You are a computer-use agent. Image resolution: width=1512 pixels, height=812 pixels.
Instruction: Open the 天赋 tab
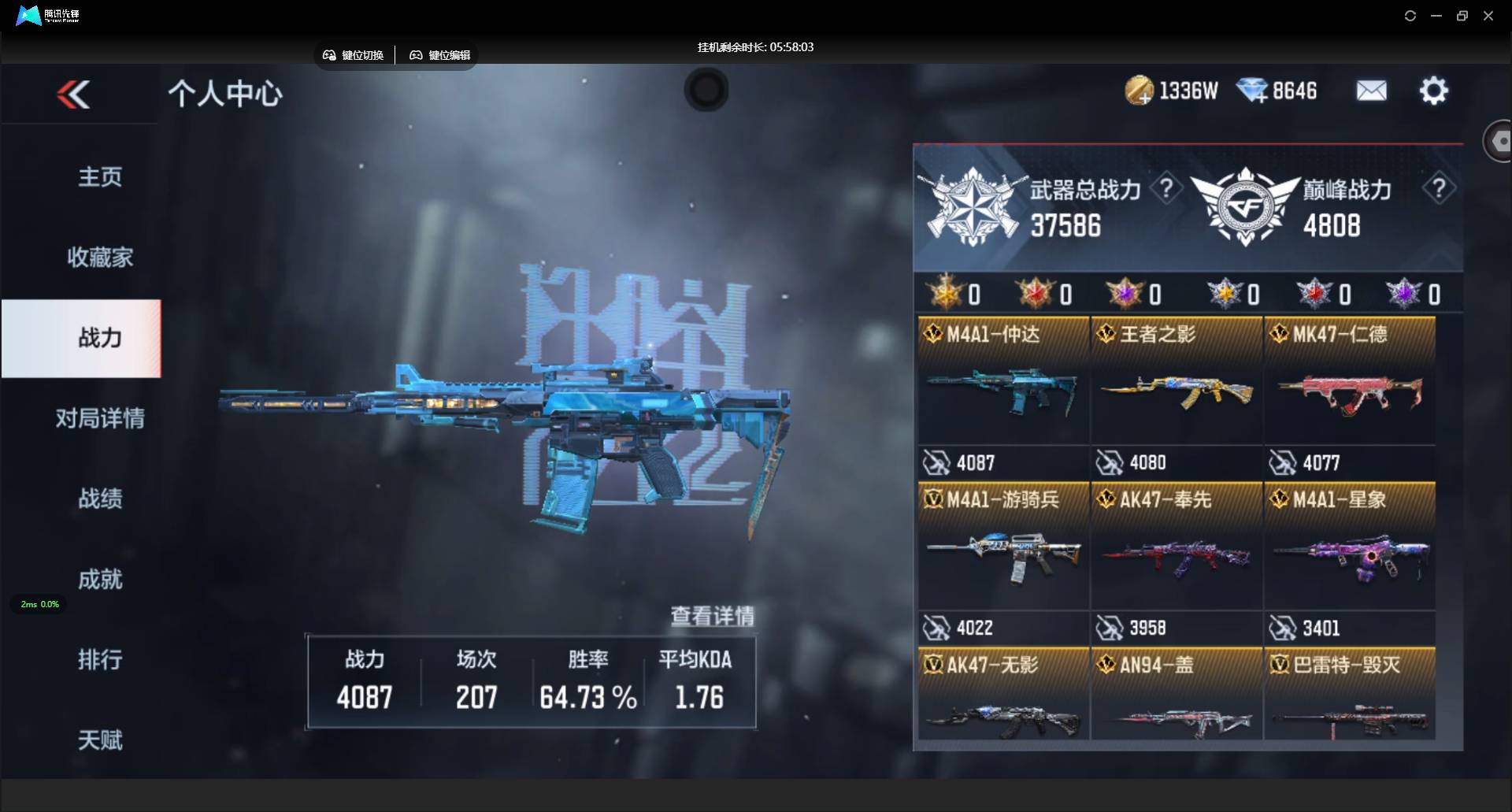(x=100, y=740)
